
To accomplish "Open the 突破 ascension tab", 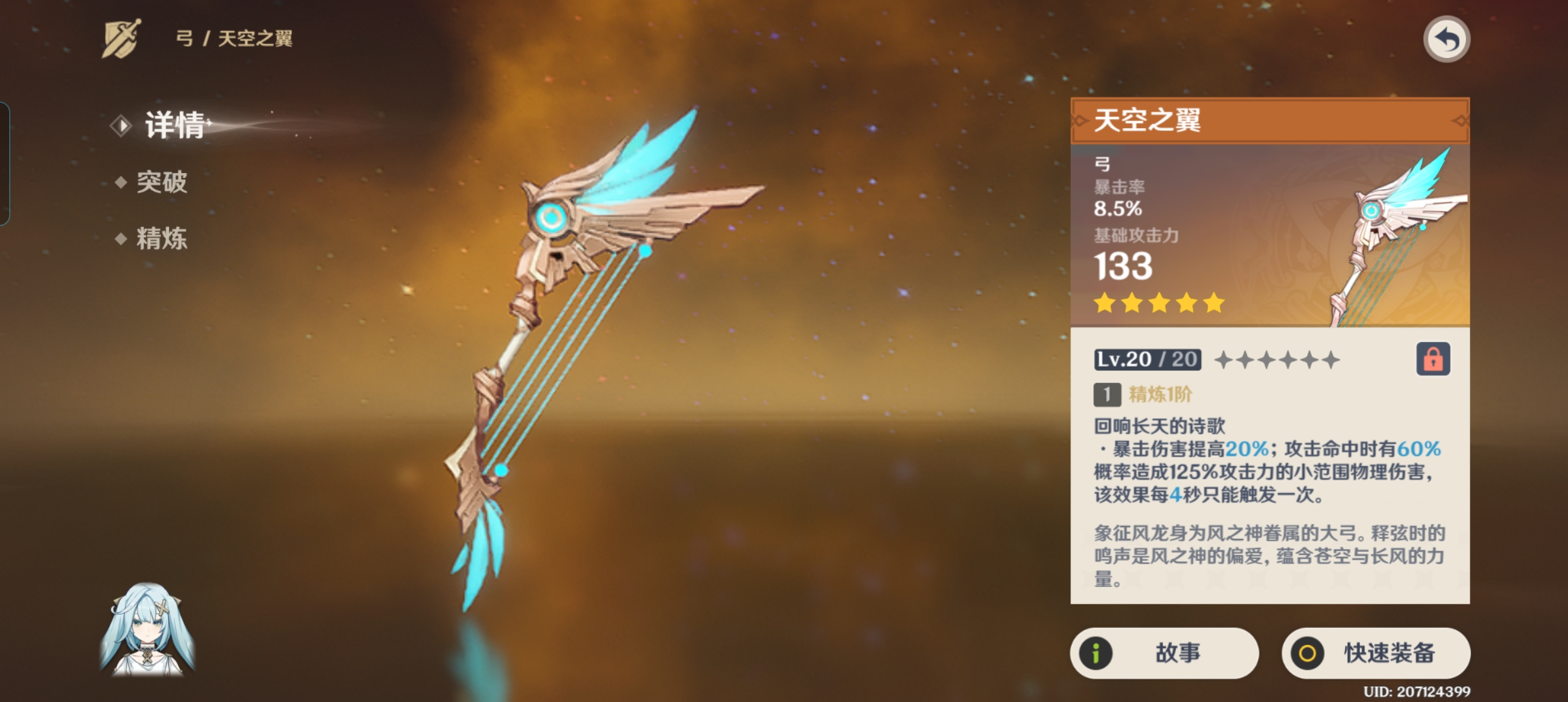I will [161, 182].
